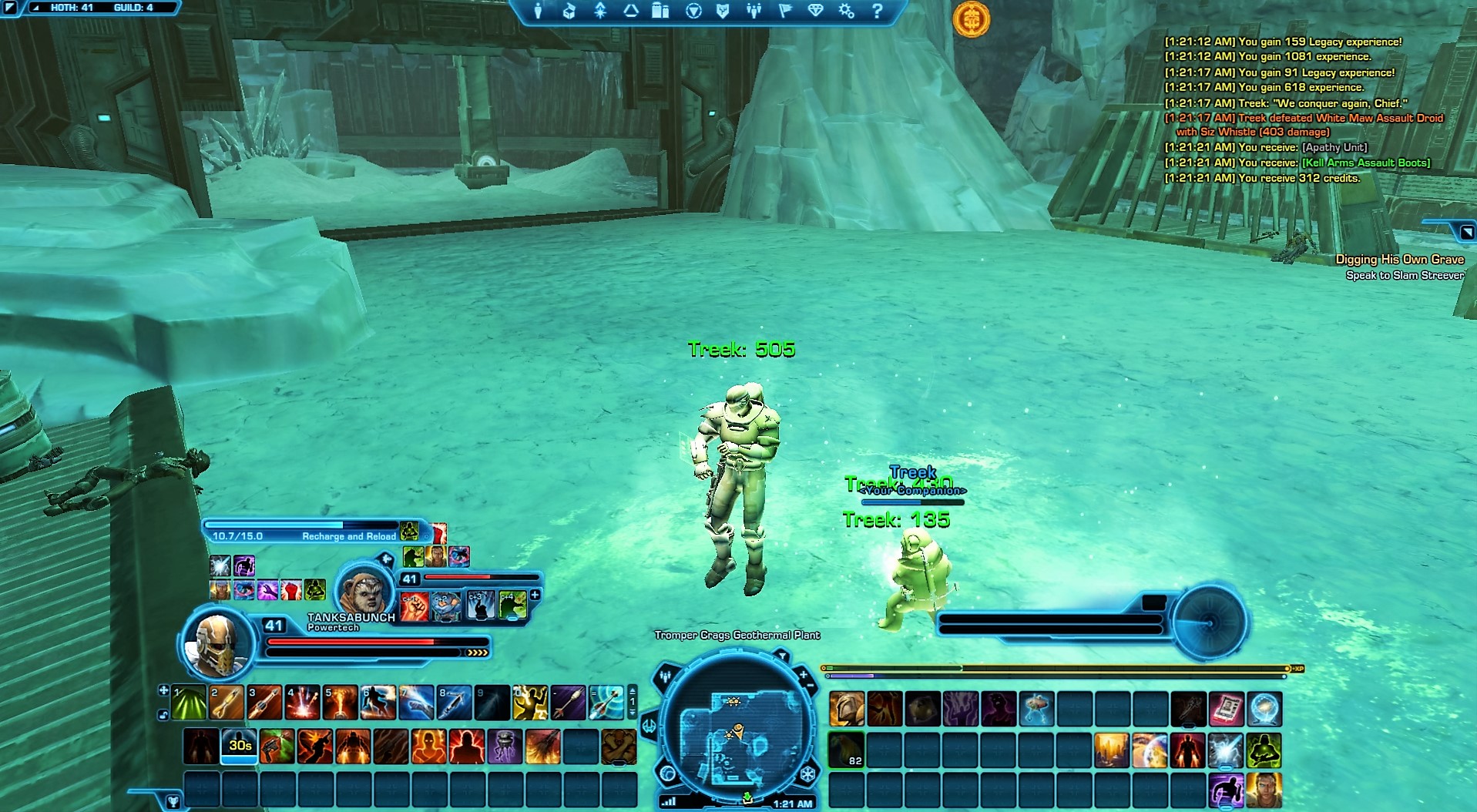Open the Inventory crate icon
Viewport: 1477px width, 812px height.
(568, 12)
